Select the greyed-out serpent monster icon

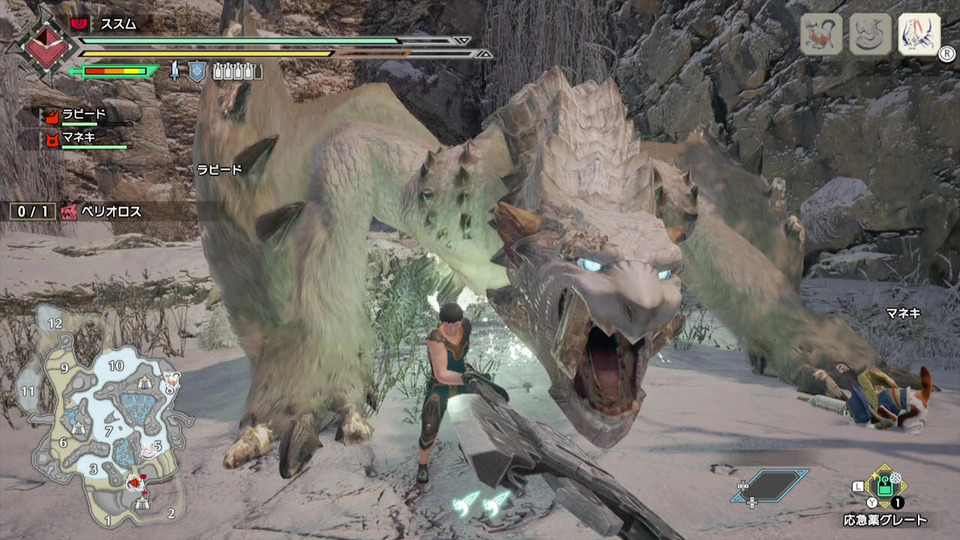click(x=870, y=34)
